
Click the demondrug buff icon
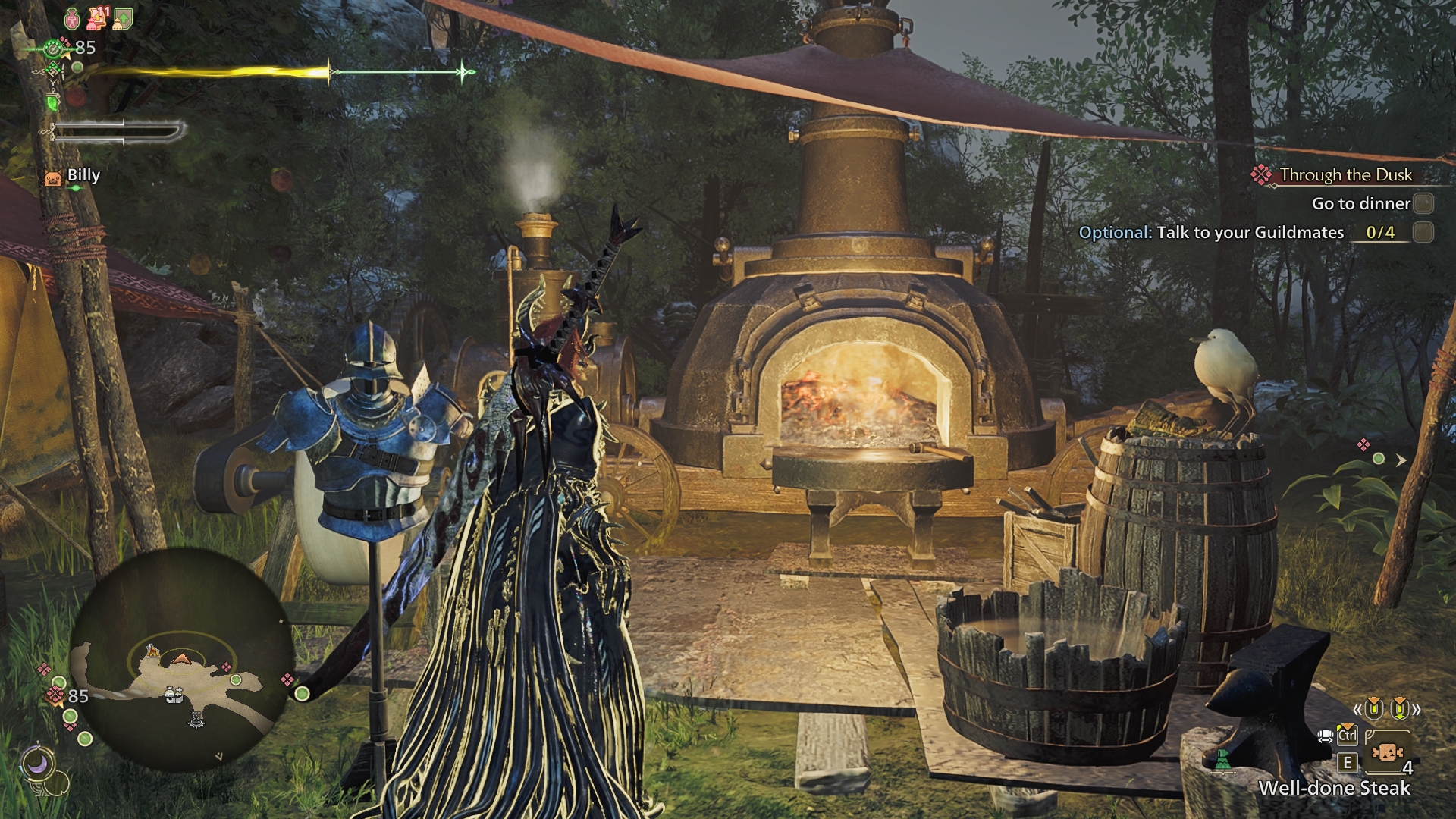pyautogui.click(x=72, y=20)
